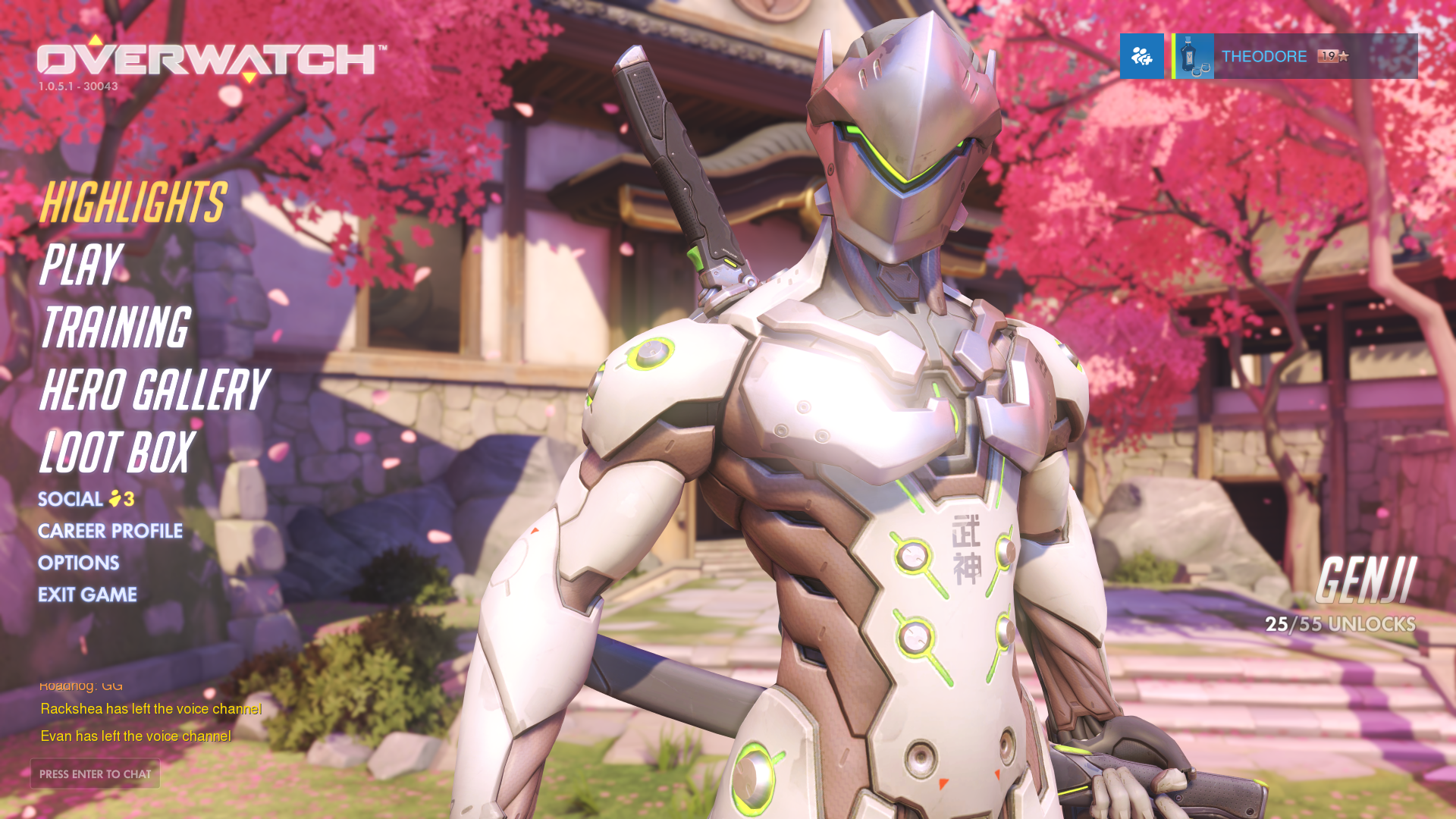Open the Hero Gallery
Image resolution: width=1456 pixels, height=819 pixels.
pos(154,390)
